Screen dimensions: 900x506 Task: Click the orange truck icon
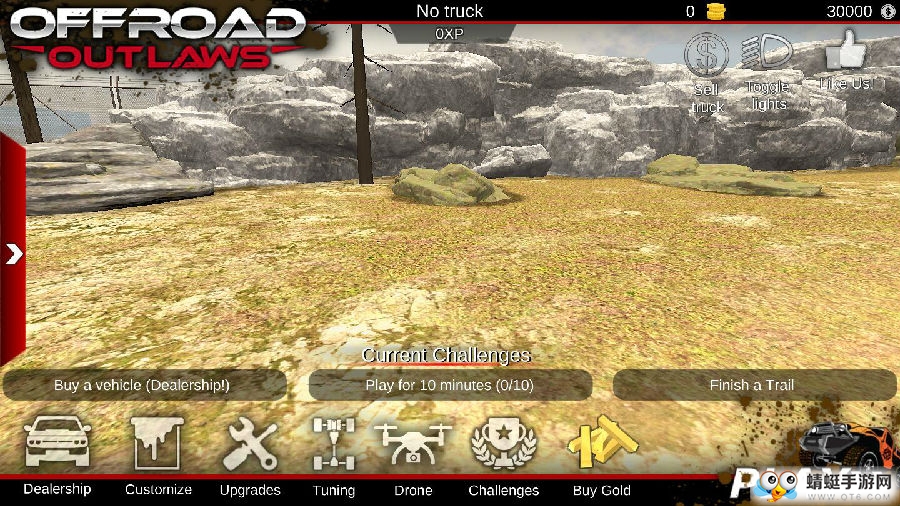coord(850,445)
